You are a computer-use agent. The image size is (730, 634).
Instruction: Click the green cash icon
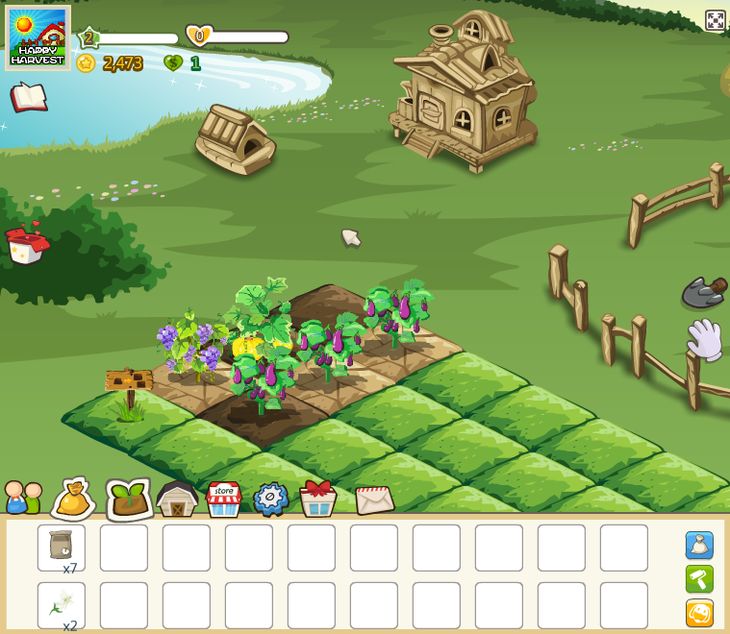click(x=173, y=63)
